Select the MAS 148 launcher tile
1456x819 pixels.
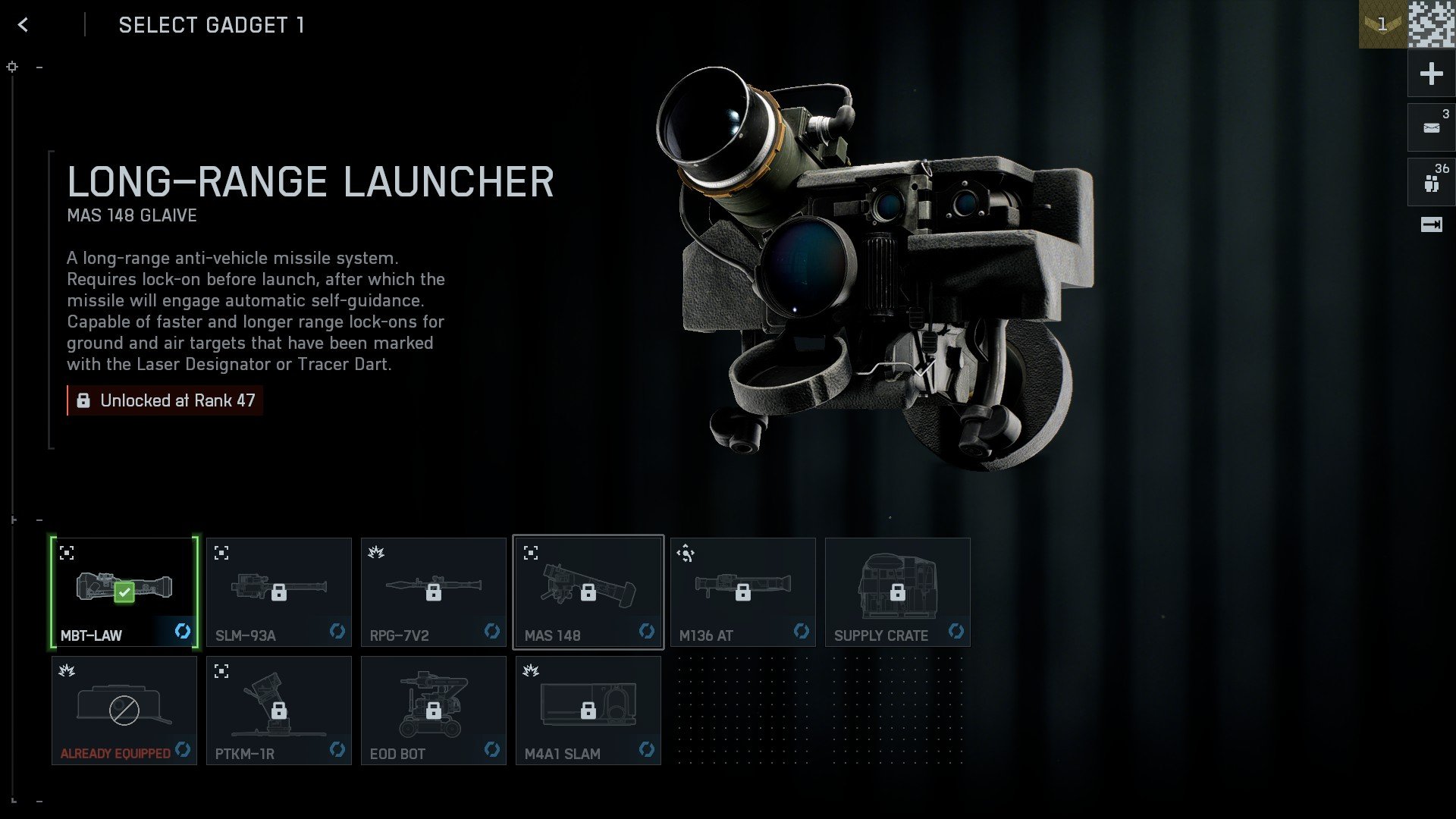(588, 591)
